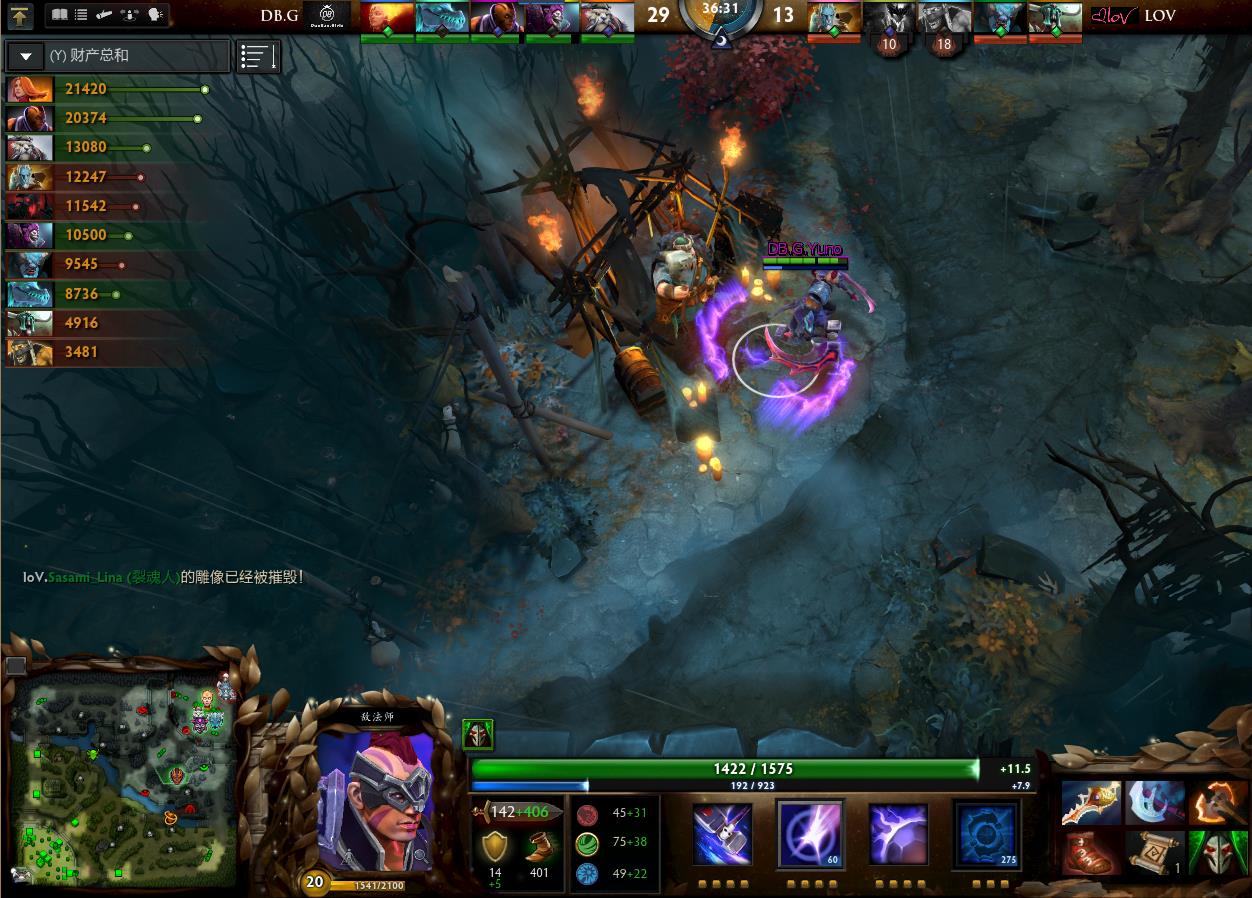Activate the Mana Void ultimate costing 275 mana
The image size is (1252, 898).
point(984,833)
